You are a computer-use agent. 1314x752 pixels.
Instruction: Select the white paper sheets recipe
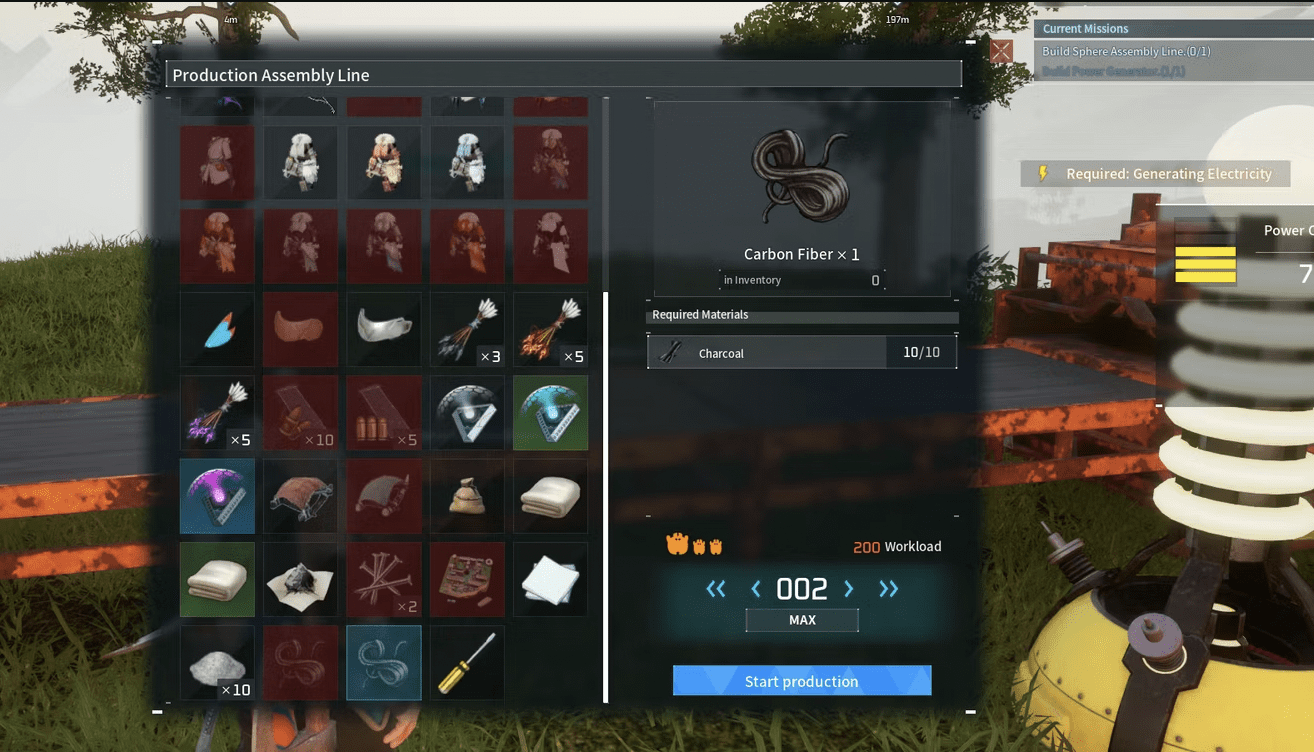(550, 579)
